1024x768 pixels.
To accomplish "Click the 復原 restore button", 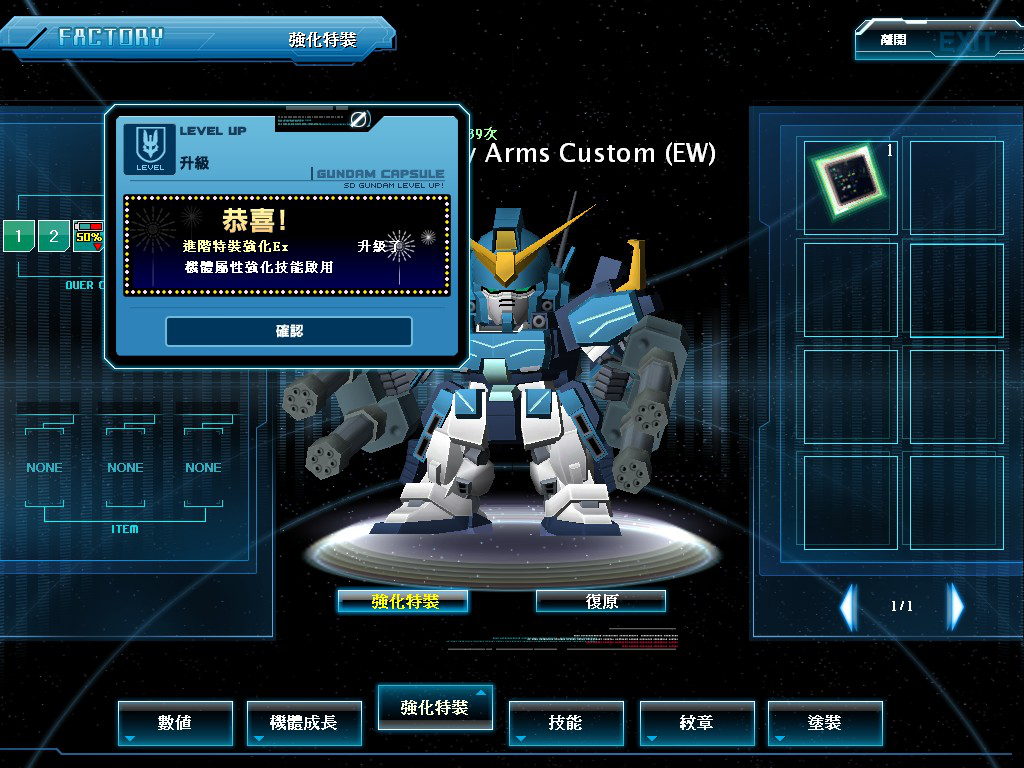I will click(x=601, y=601).
